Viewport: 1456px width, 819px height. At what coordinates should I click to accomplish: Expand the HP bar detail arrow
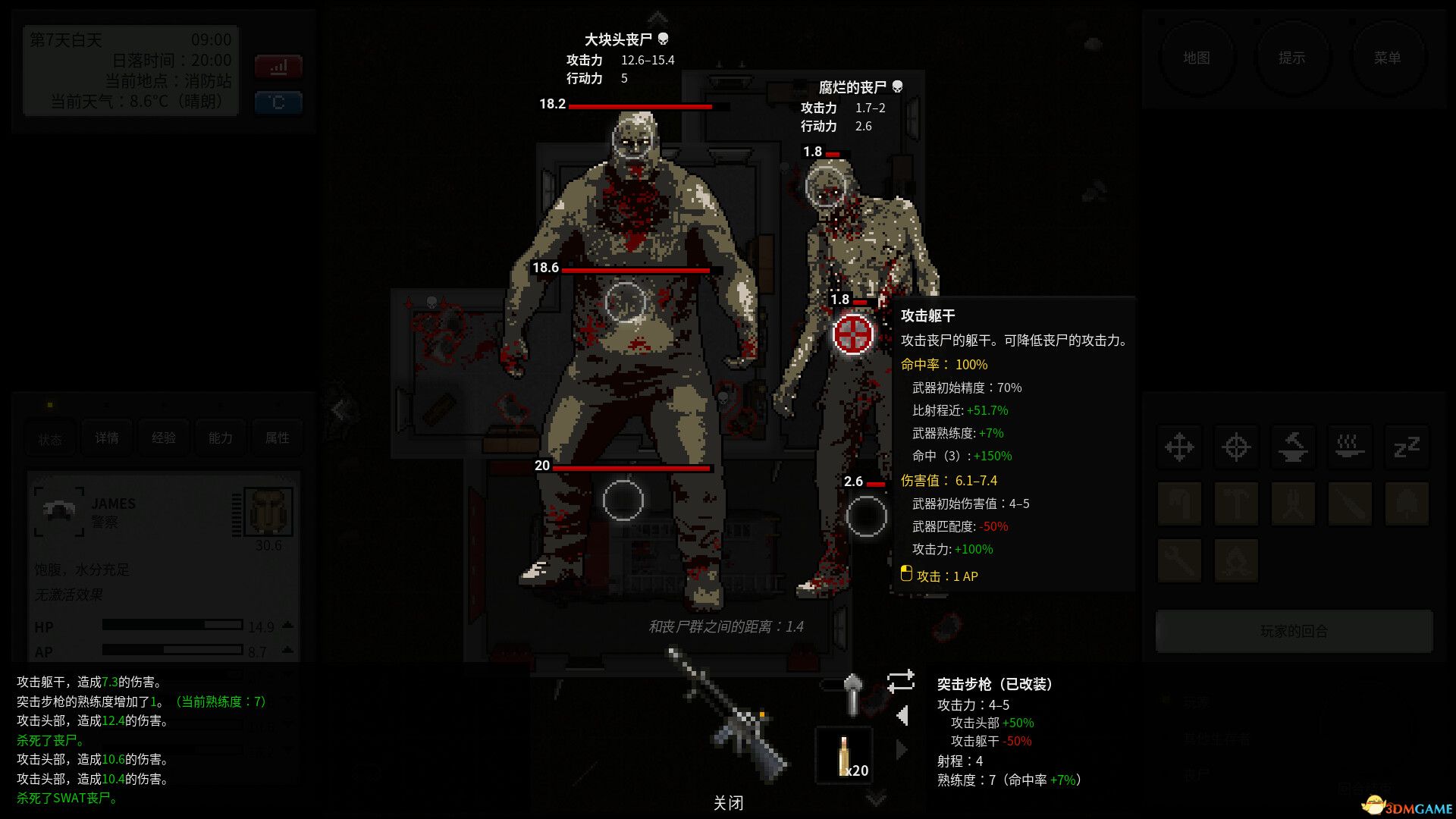[287, 626]
